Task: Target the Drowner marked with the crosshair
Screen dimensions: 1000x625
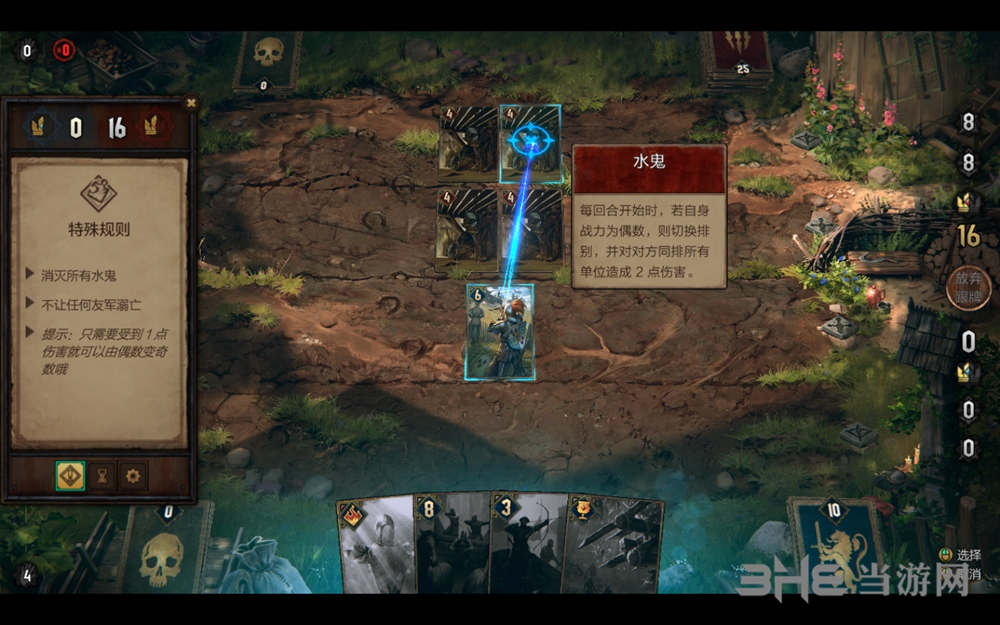Action: pos(530,143)
